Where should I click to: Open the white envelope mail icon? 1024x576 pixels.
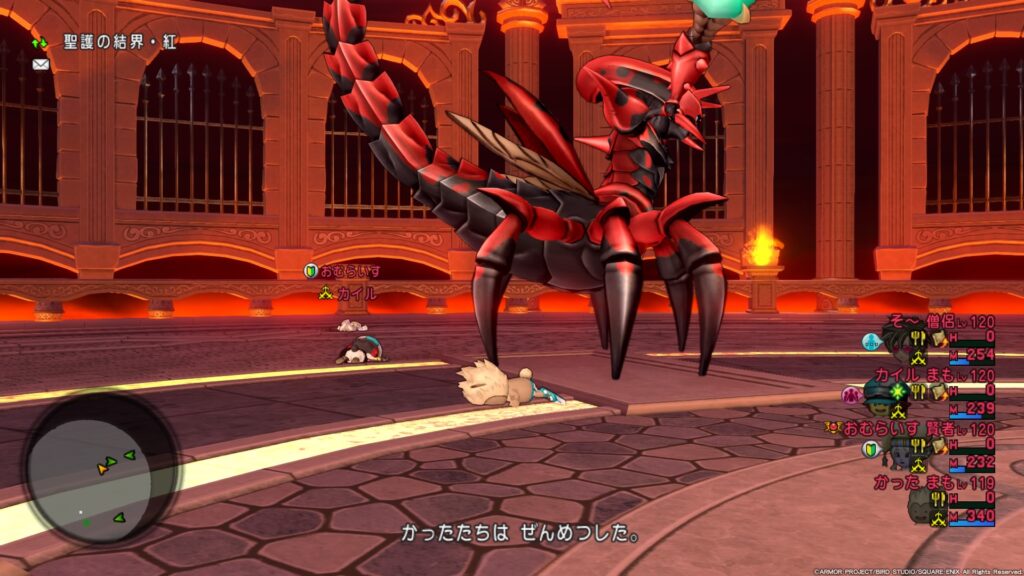40,64
